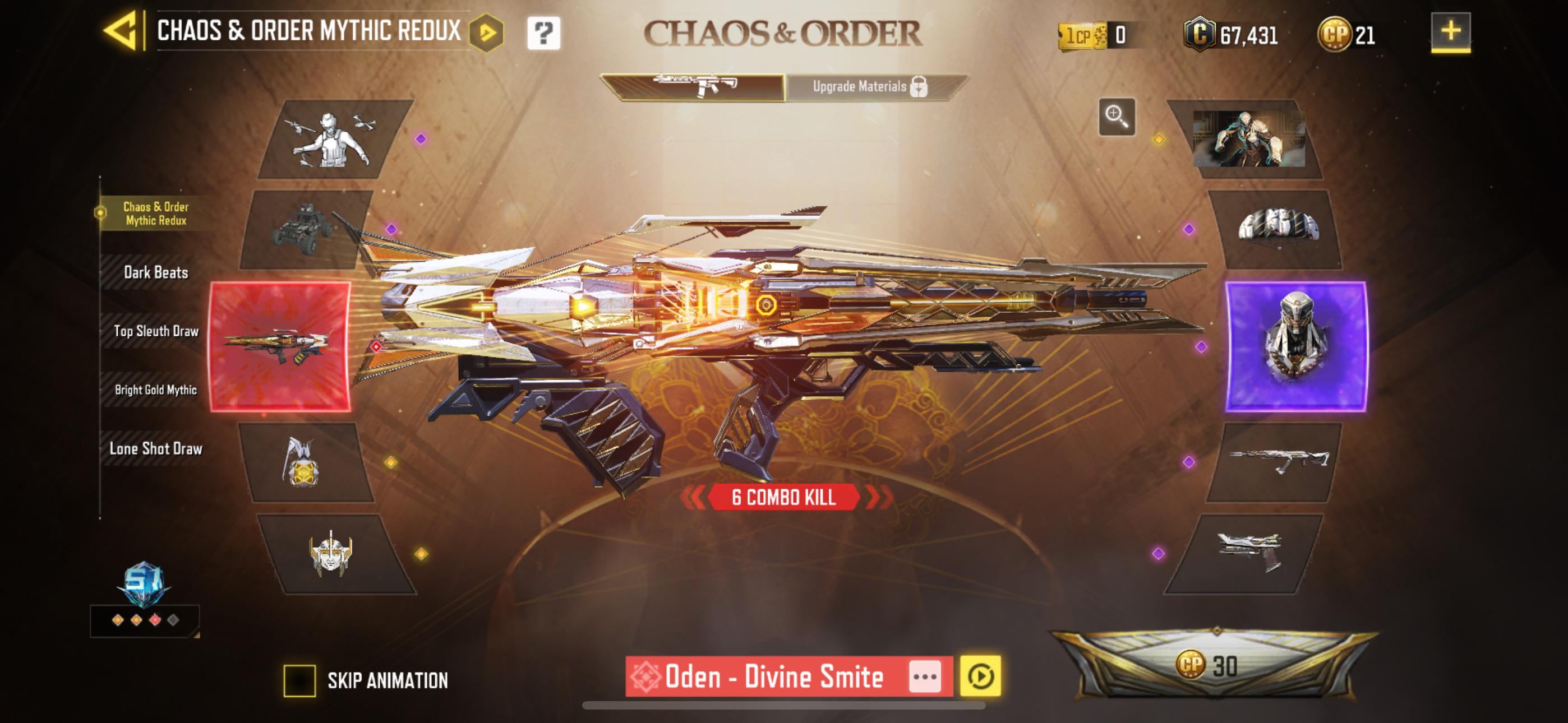Select Bright Gold Mythic draw

coord(156,390)
